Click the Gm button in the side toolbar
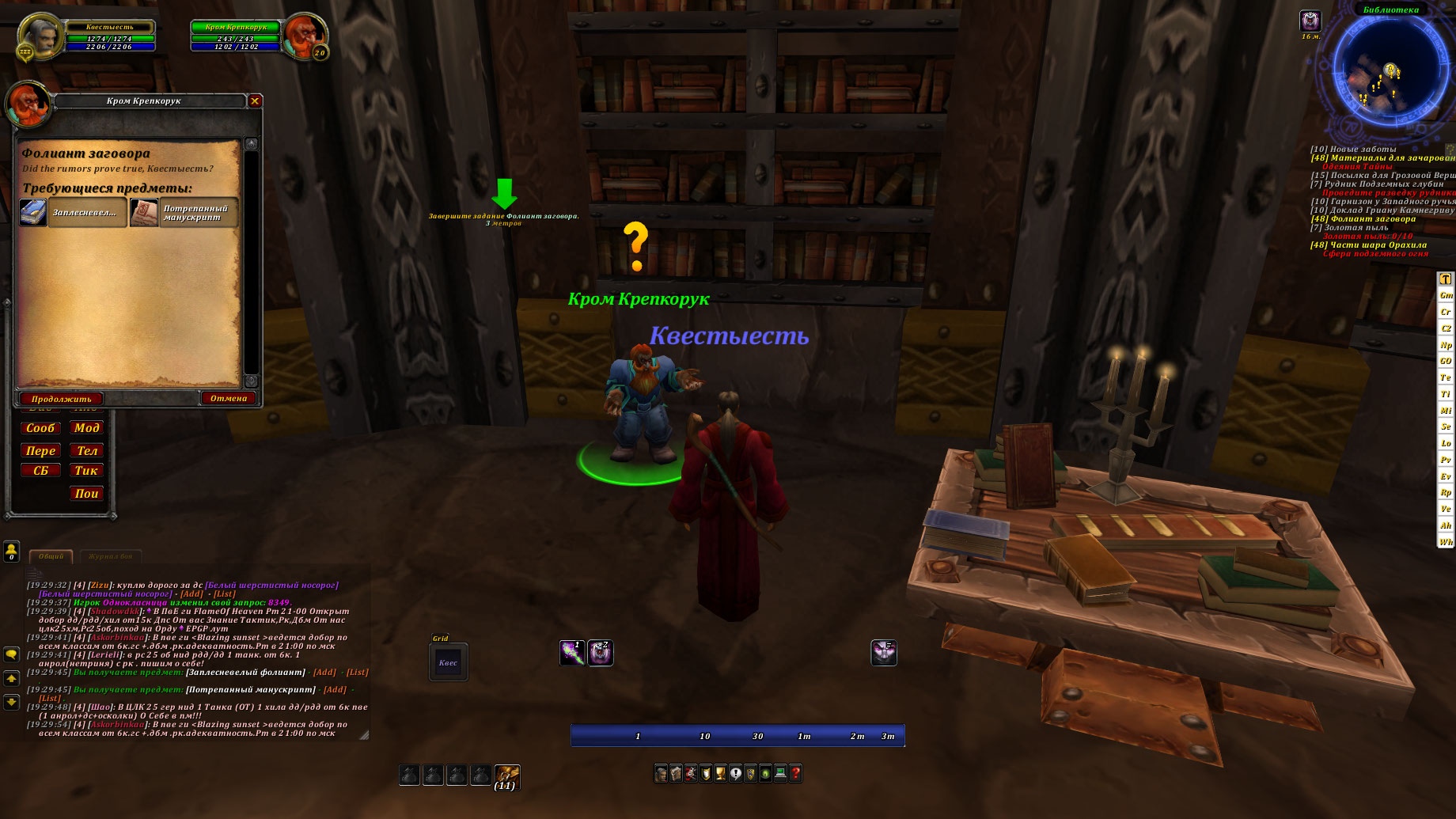This screenshot has width=1456, height=819. click(1446, 295)
